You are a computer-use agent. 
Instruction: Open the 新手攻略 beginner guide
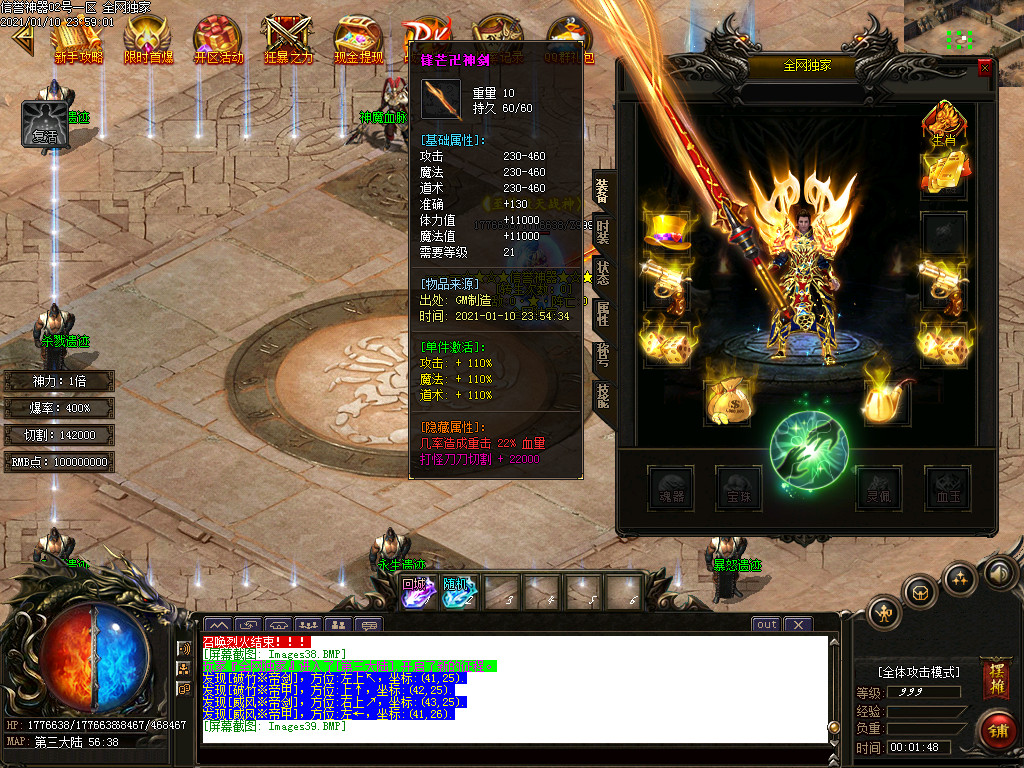click(x=78, y=38)
